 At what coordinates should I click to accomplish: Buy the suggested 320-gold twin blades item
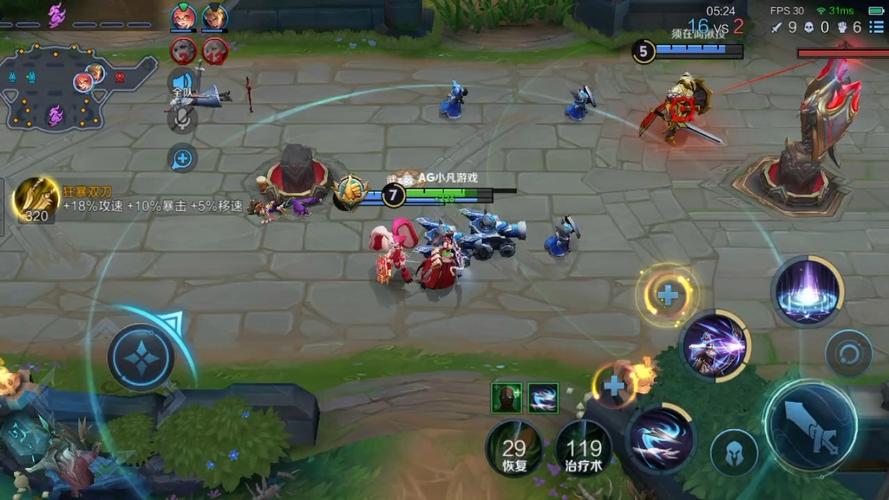tap(35, 200)
